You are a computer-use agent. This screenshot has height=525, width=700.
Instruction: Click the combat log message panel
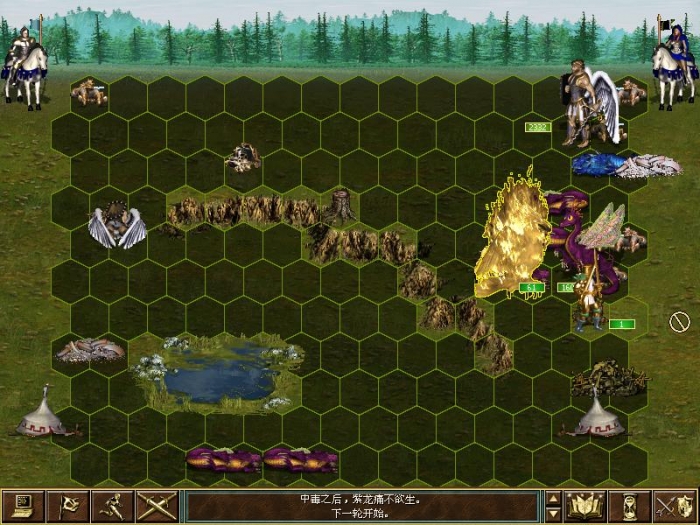coord(363,506)
